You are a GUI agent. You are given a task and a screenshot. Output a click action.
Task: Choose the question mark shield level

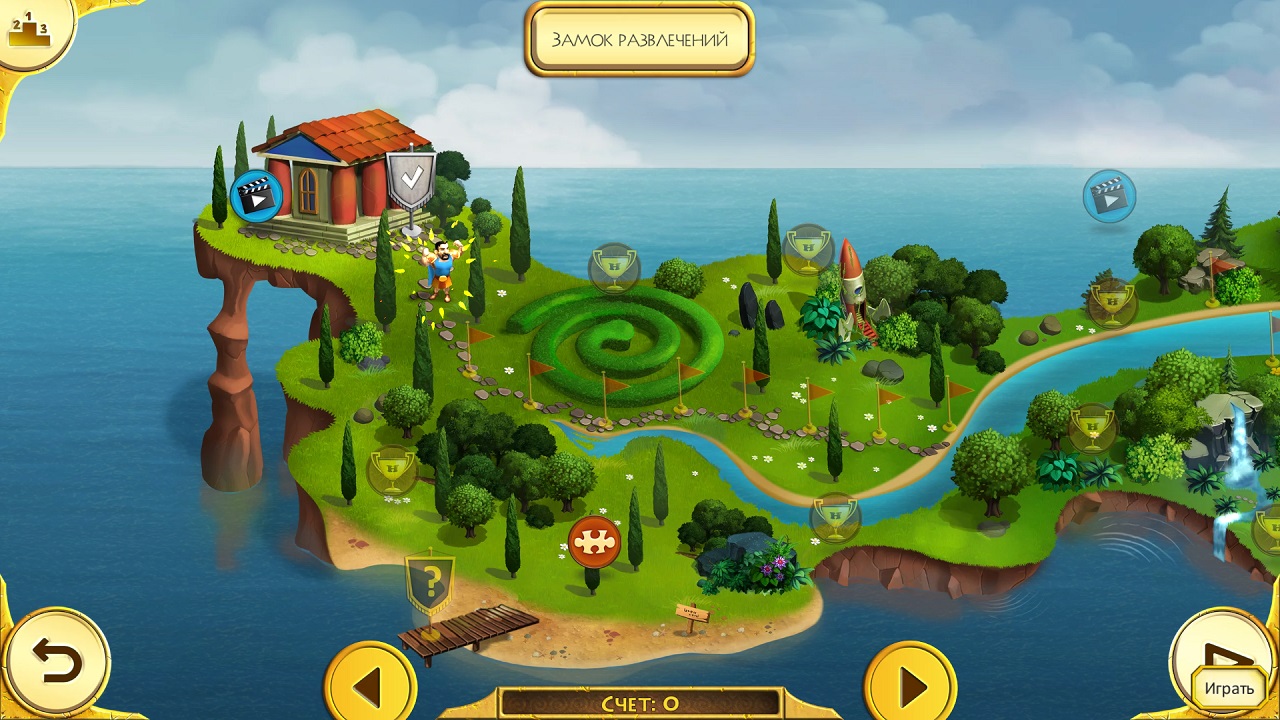pyautogui.click(x=430, y=581)
